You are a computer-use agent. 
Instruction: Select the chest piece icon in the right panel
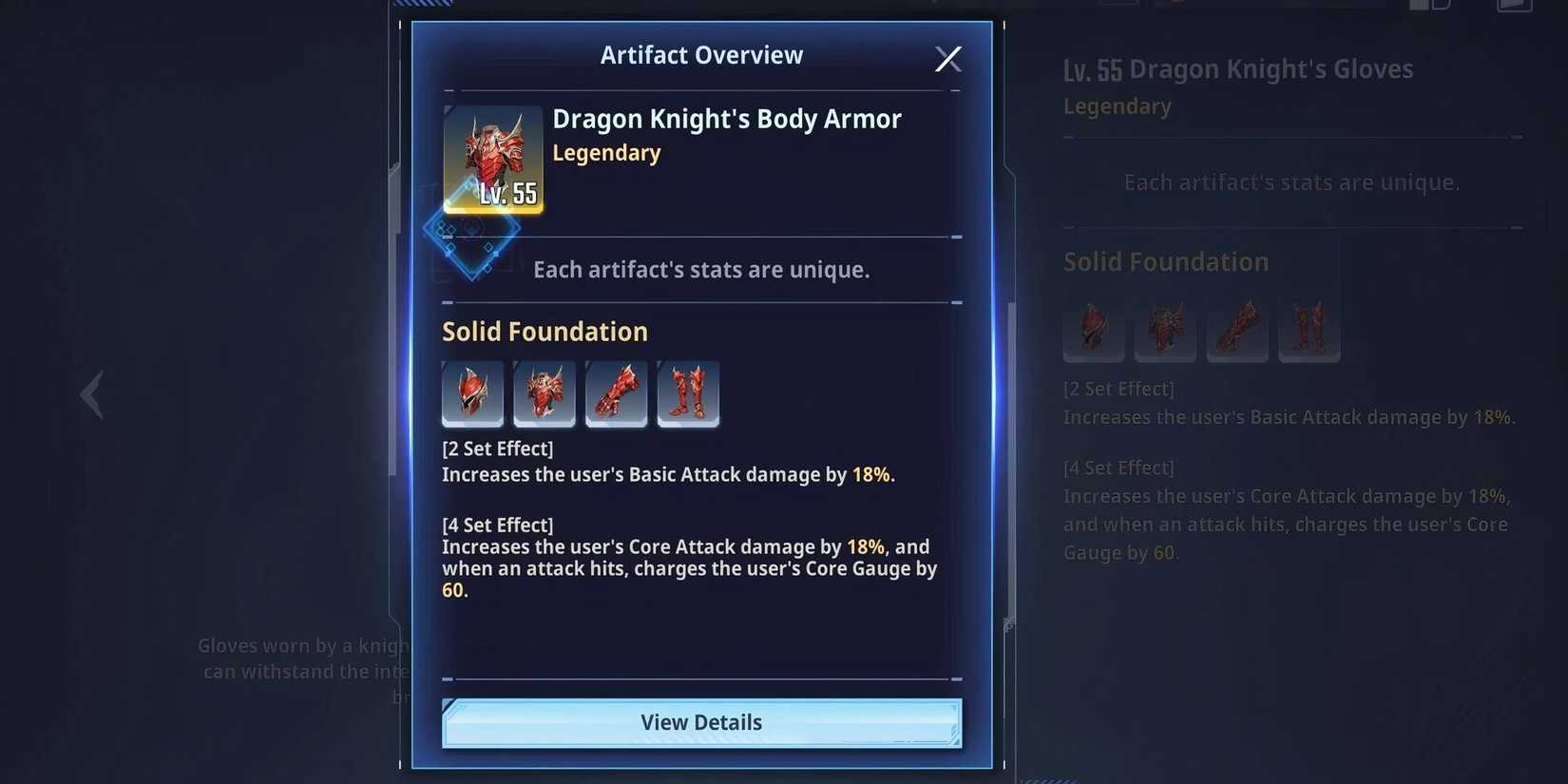click(1165, 330)
